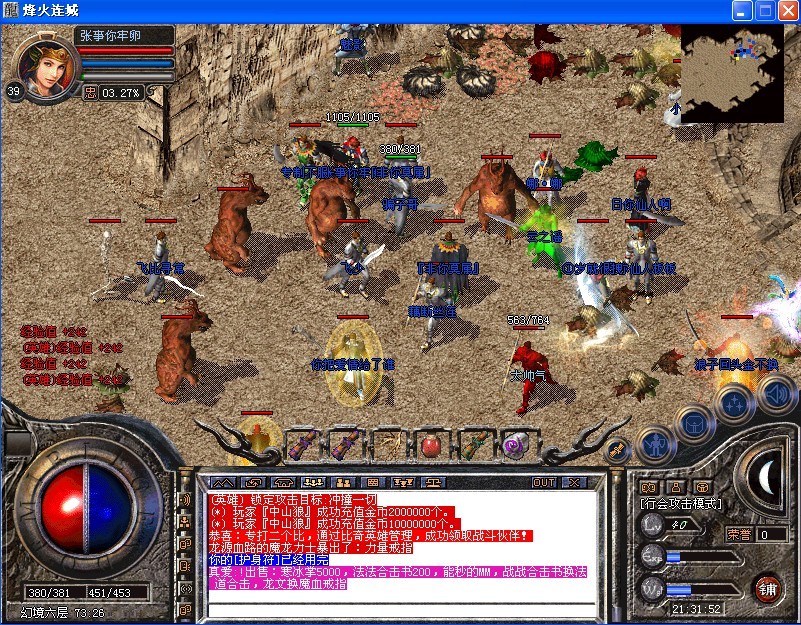This screenshot has width=801, height=625.
Task: Use the red potion in the belt
Action: pos(432,445)
